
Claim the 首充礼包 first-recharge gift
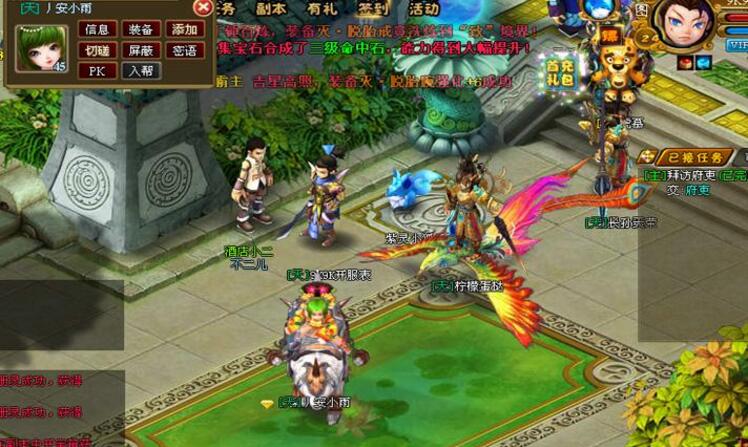(x=560, y=70)
